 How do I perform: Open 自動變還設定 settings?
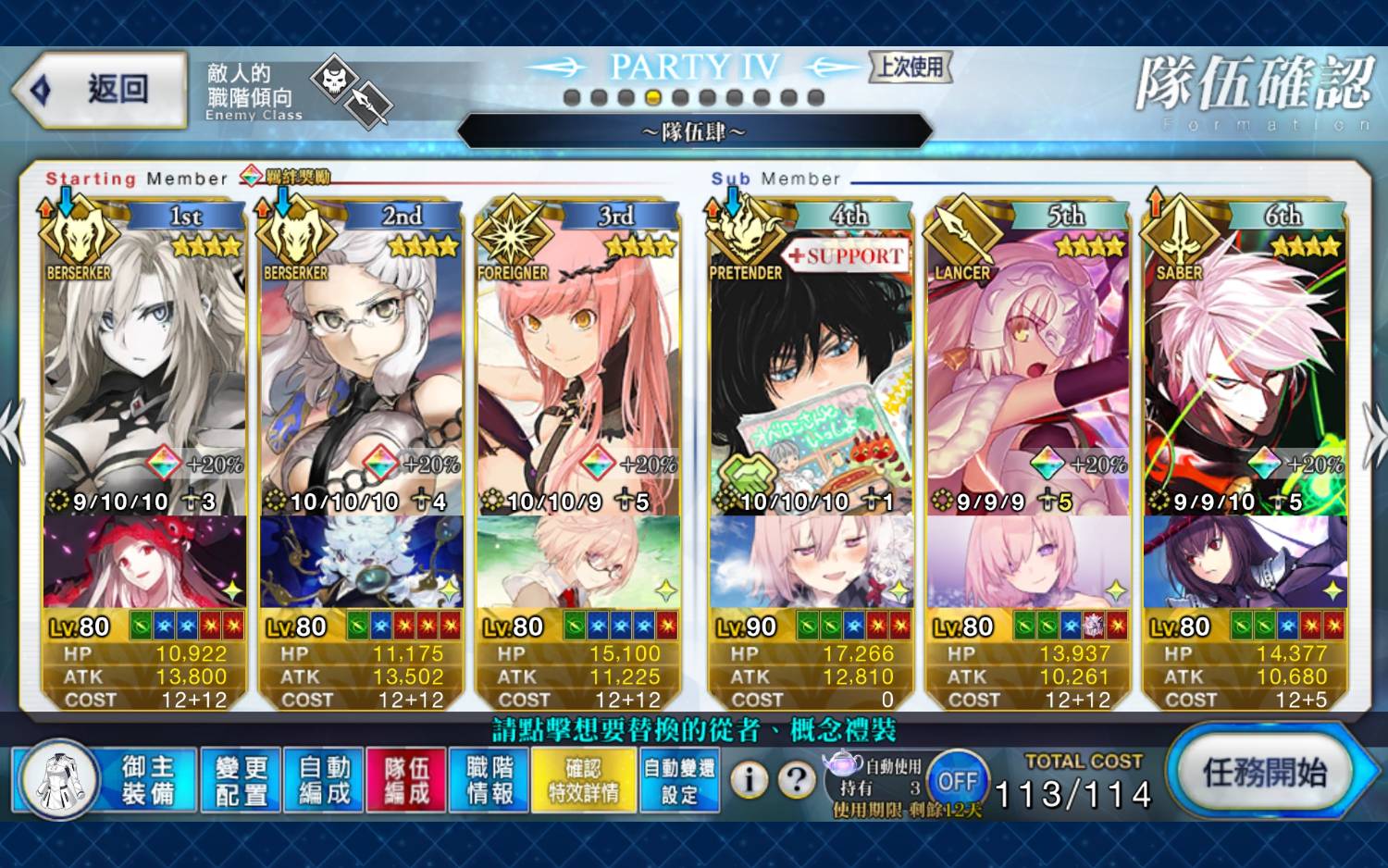coord(679,780)
